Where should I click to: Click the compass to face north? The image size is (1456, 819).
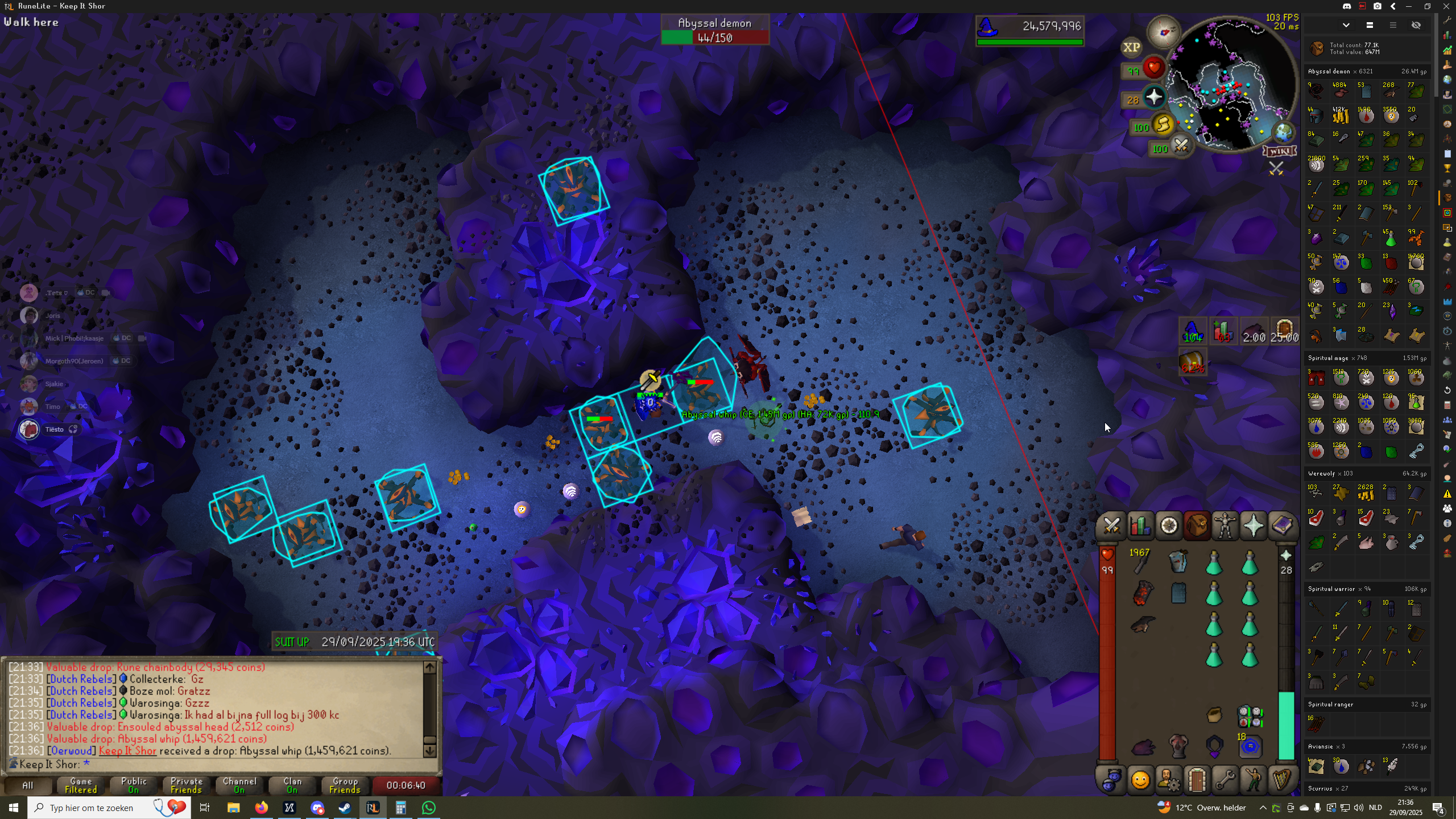(x=1164, y=32)
